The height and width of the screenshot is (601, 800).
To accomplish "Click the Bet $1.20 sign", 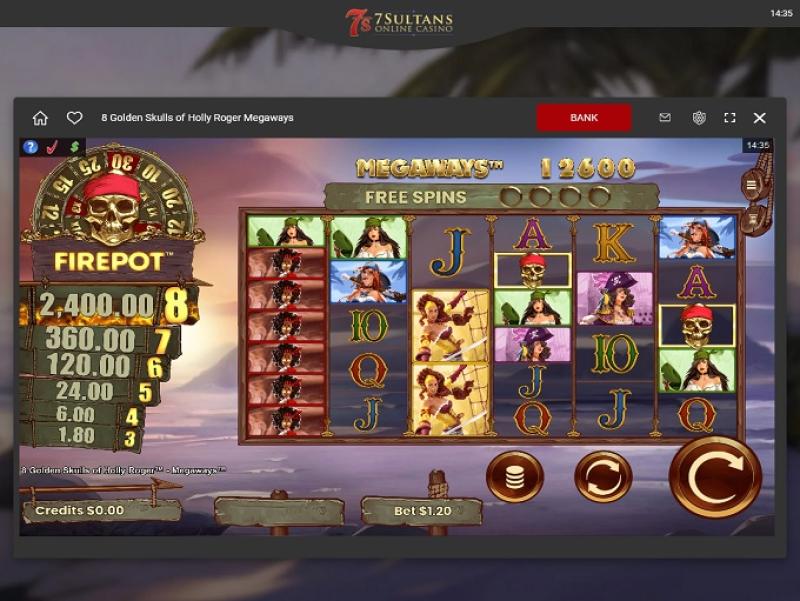I will point(420,511).
